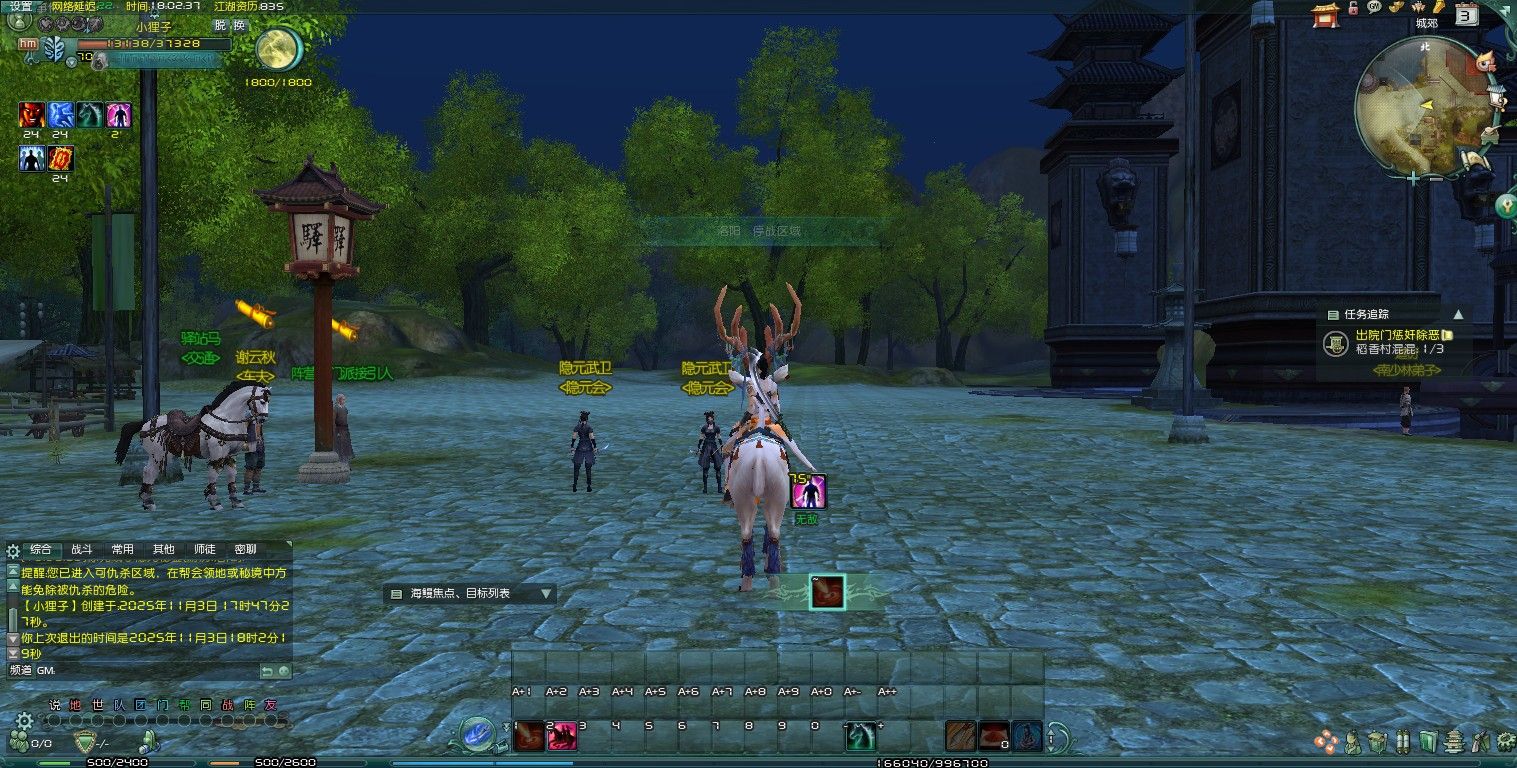Click the 脱 button by the portrait
1517x768 pixels.
click(x=220, y=25)
